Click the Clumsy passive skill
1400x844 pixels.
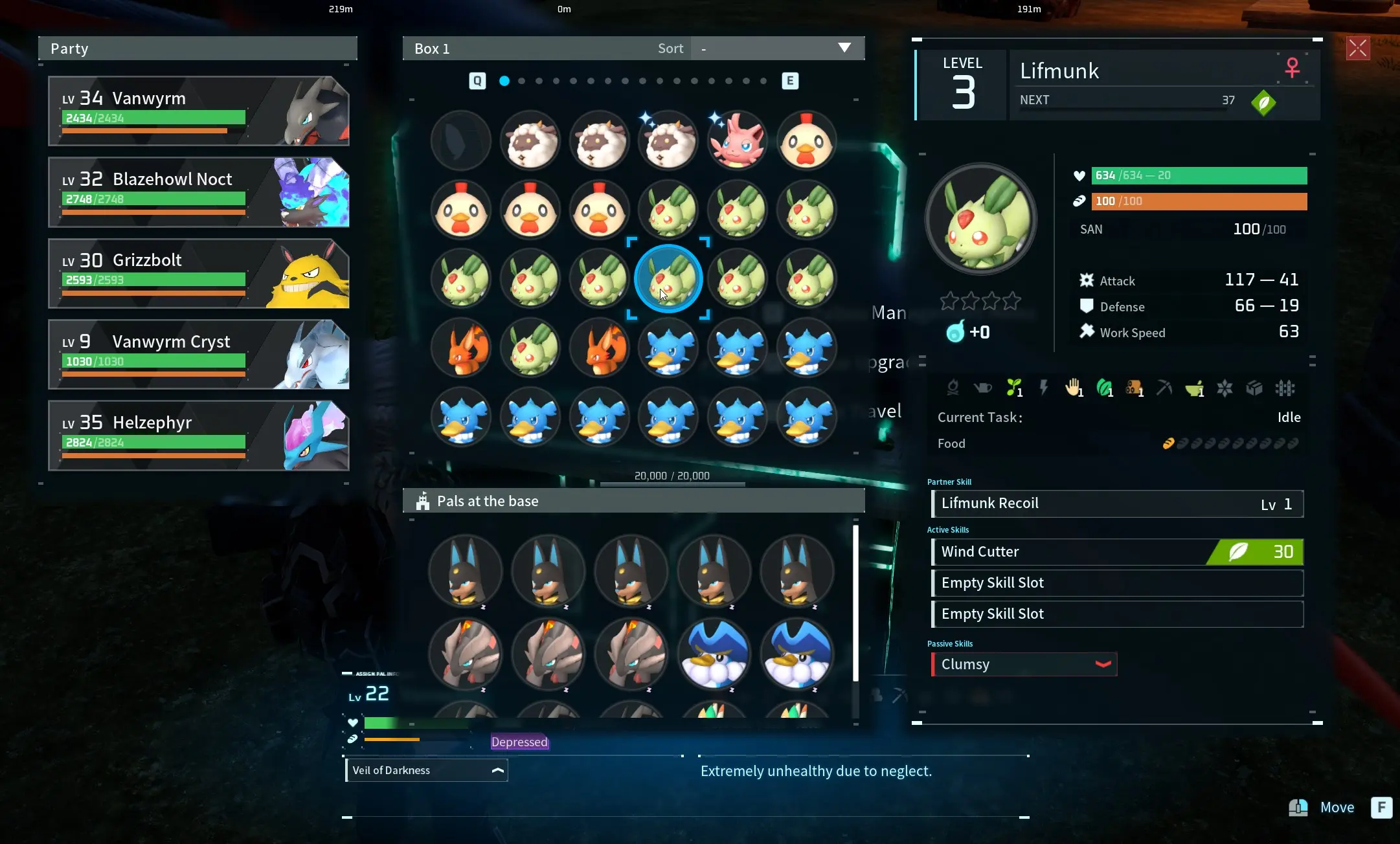(x=1024, y=665)
